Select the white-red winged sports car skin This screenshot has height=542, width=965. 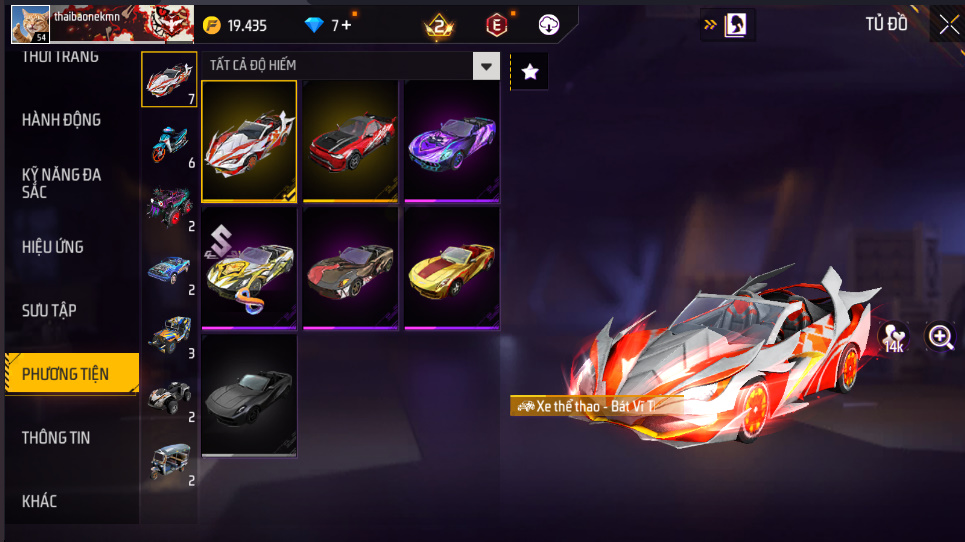coord(250,141)
